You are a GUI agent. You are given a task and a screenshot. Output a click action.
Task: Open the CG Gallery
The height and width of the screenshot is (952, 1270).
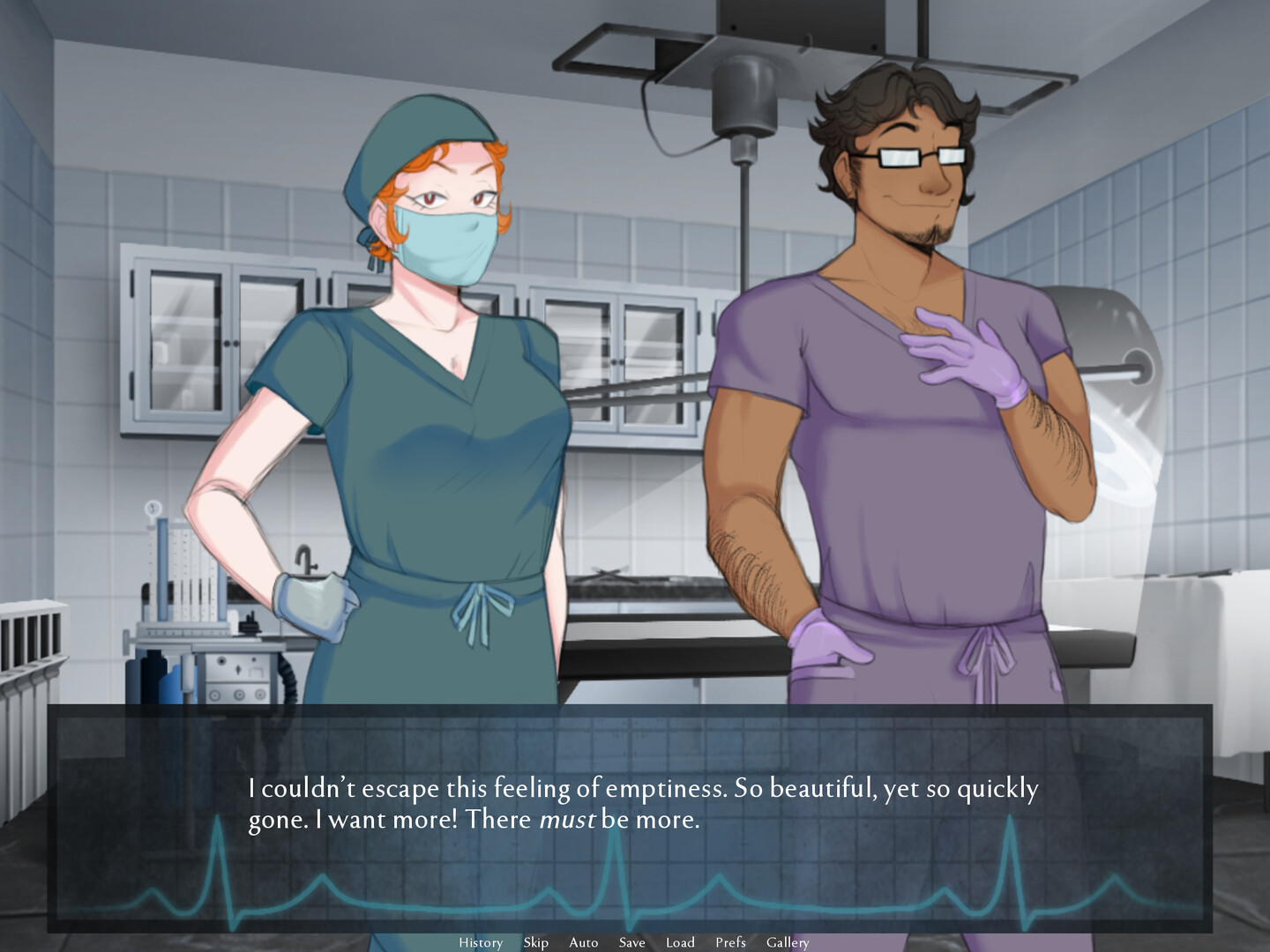788,942
